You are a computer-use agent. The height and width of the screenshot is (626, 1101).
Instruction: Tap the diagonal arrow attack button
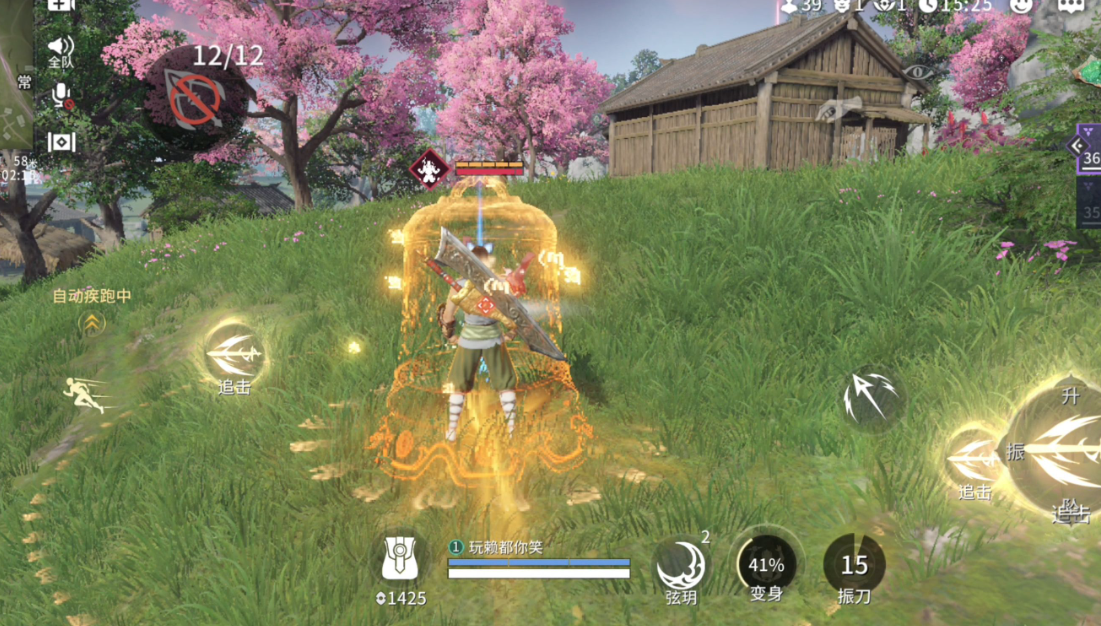870,398
